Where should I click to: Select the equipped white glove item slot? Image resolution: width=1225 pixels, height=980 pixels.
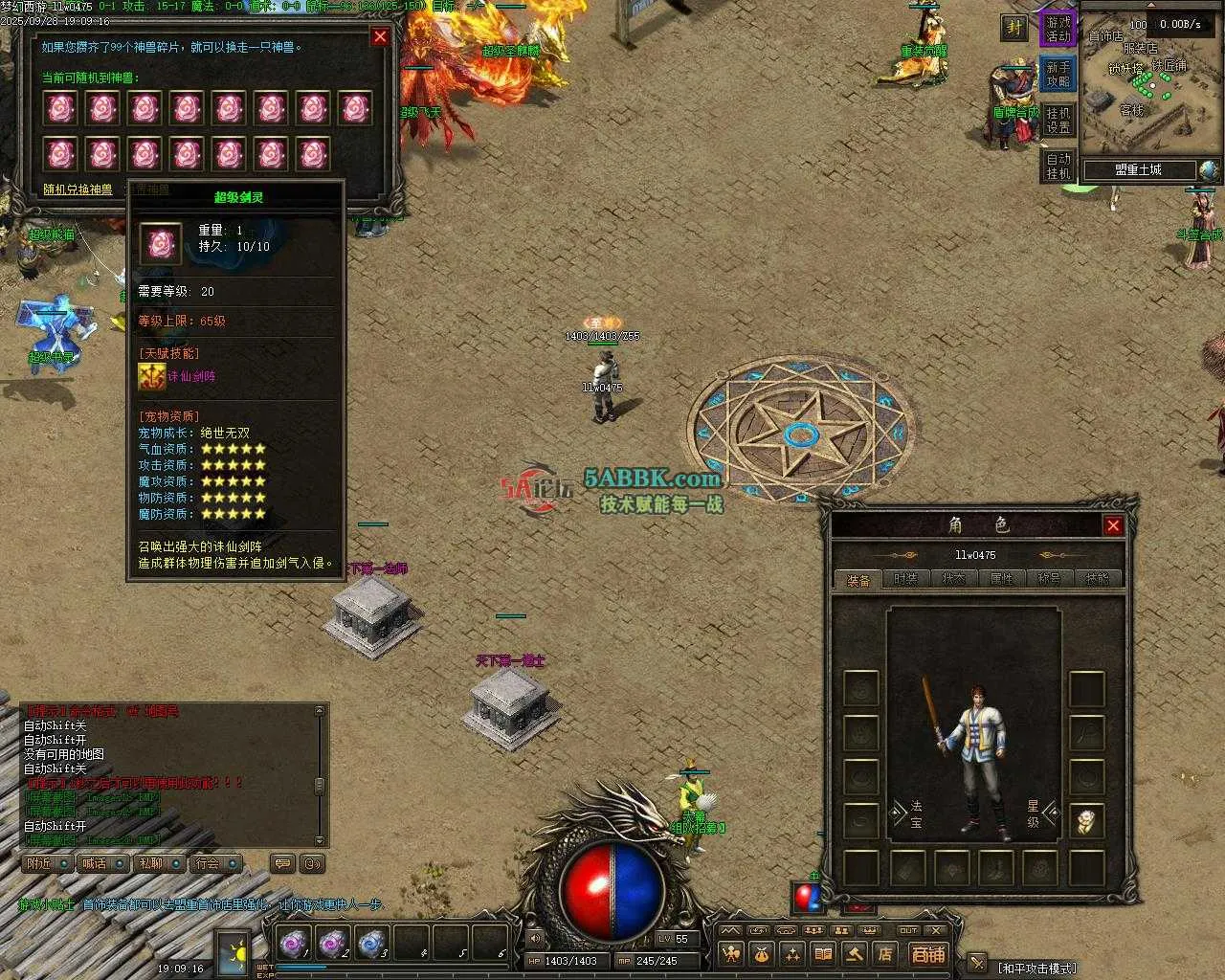(x=1086, y=820)
